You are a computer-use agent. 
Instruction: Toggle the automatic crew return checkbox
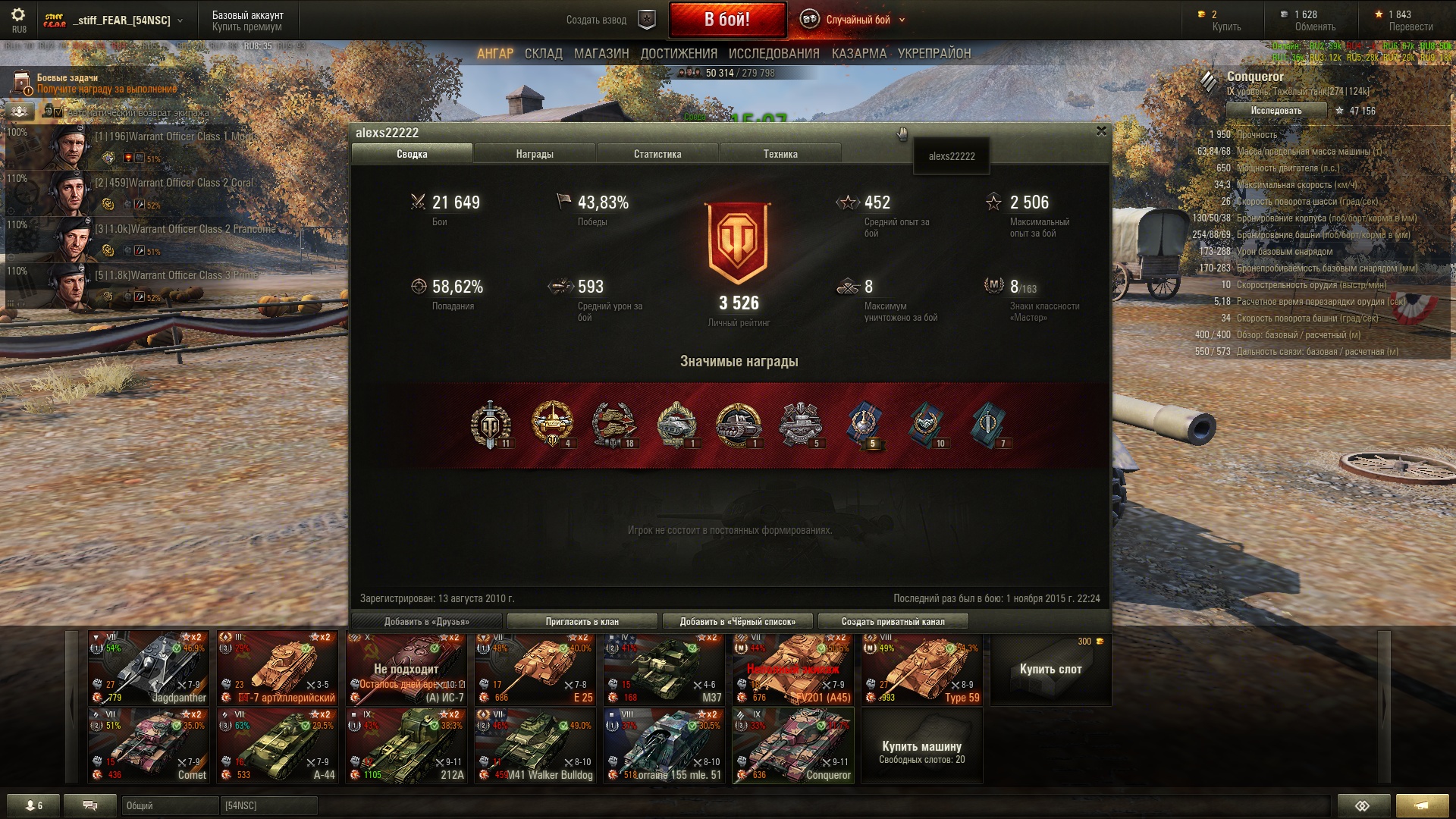pos(58,112)
